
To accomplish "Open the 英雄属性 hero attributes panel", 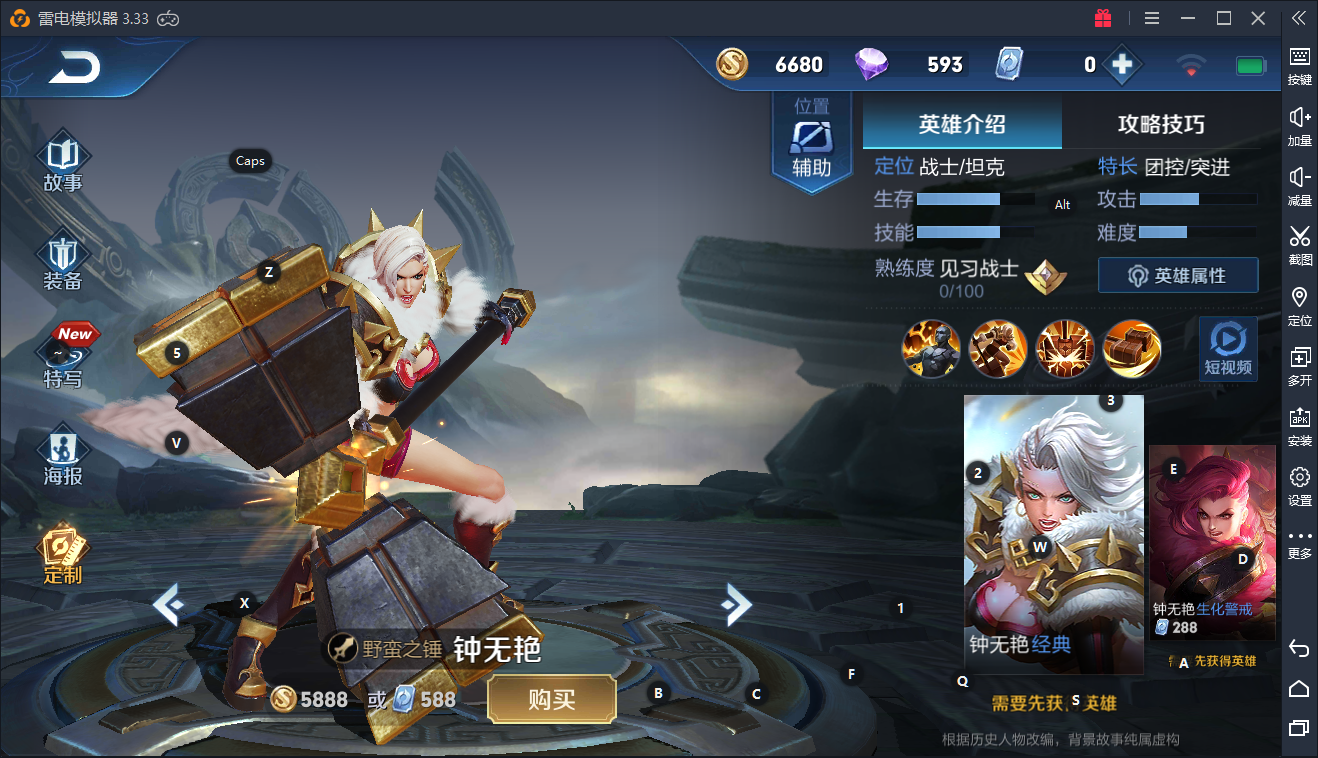I will pyautogui.click(x=1177, y=275).
